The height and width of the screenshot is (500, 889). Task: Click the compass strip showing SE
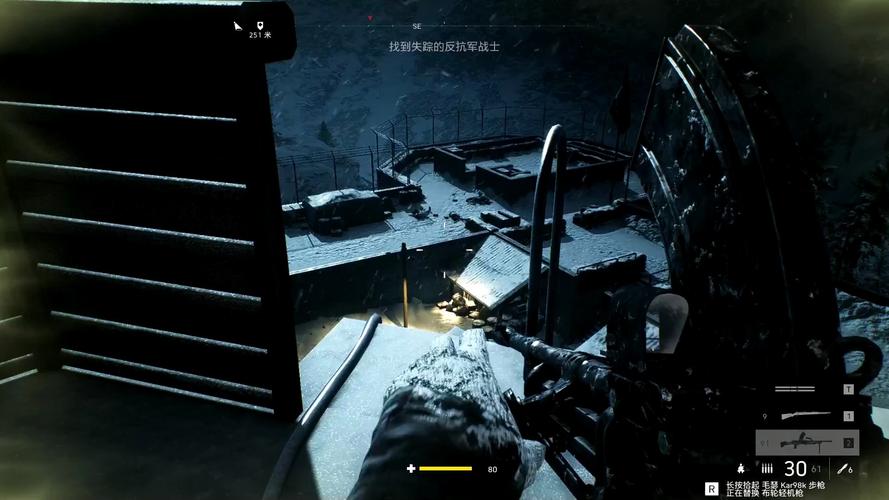point(416,23)
